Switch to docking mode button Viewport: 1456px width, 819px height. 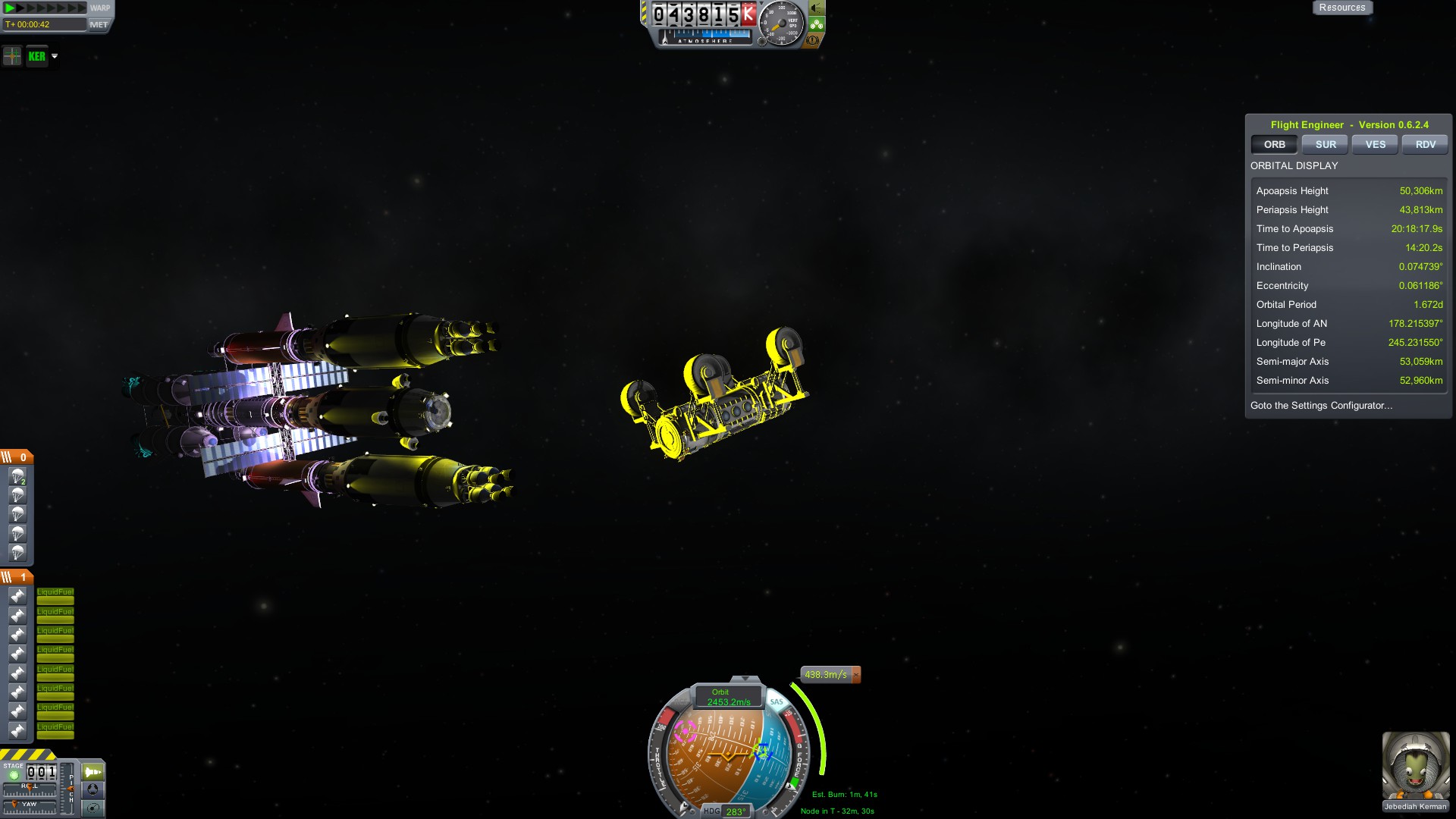[93, 789]
